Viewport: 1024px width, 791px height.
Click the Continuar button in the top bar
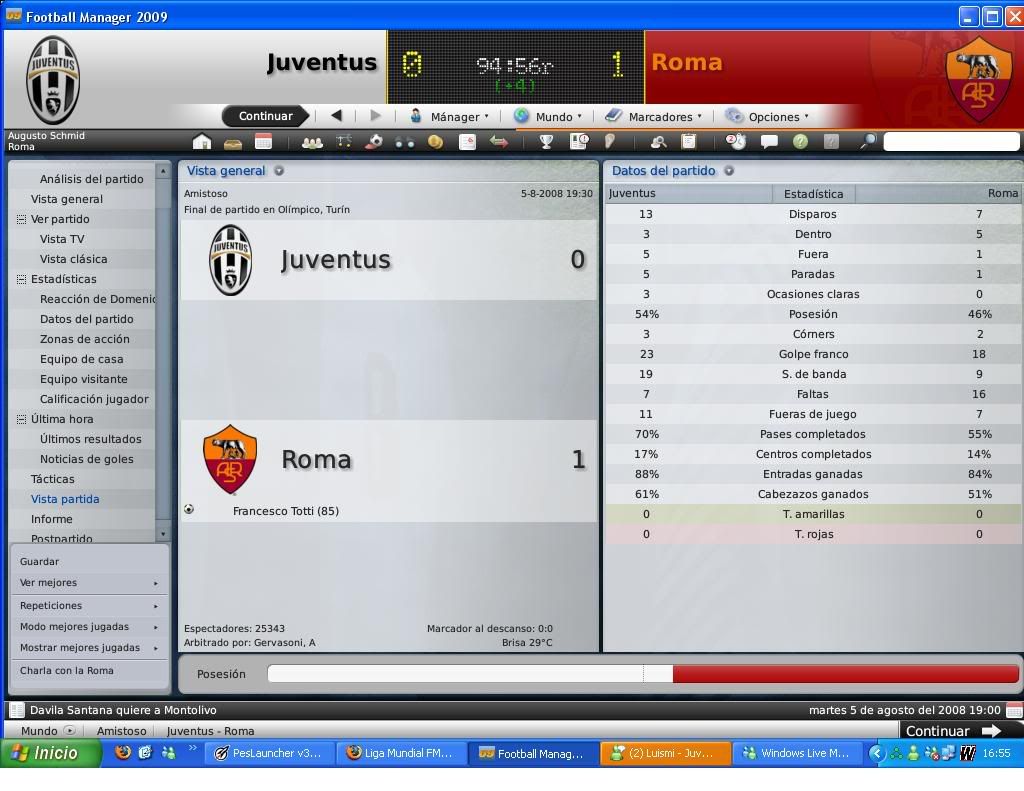tap(265, 116)
